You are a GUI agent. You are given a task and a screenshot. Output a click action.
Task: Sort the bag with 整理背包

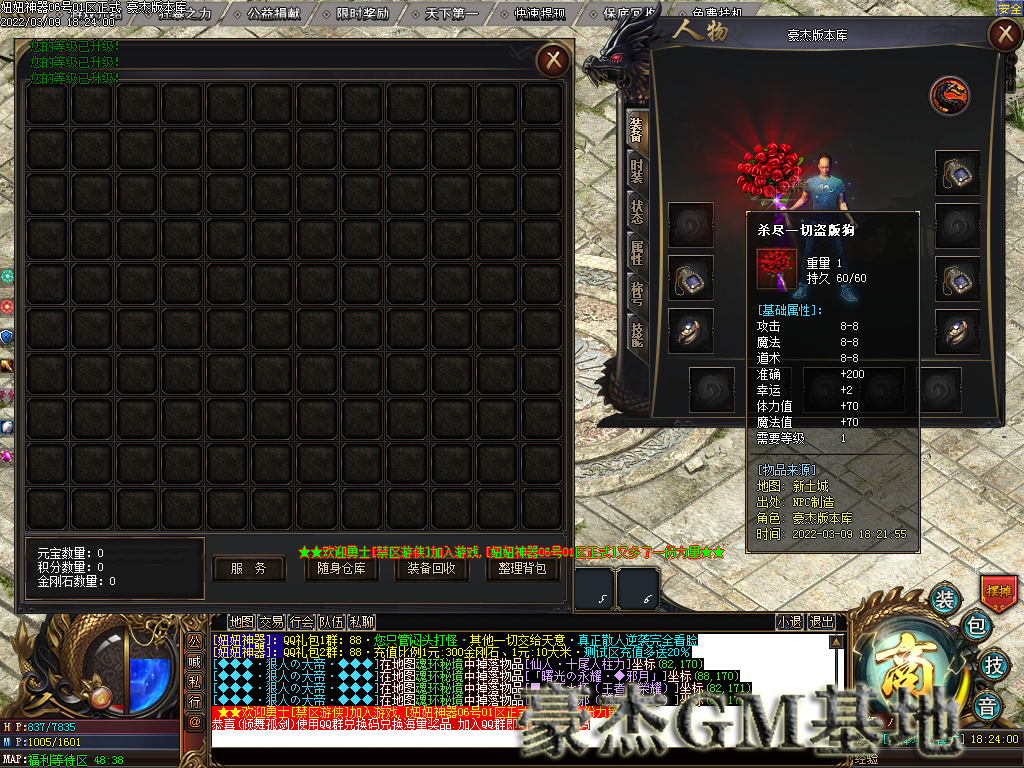point(522,568)
